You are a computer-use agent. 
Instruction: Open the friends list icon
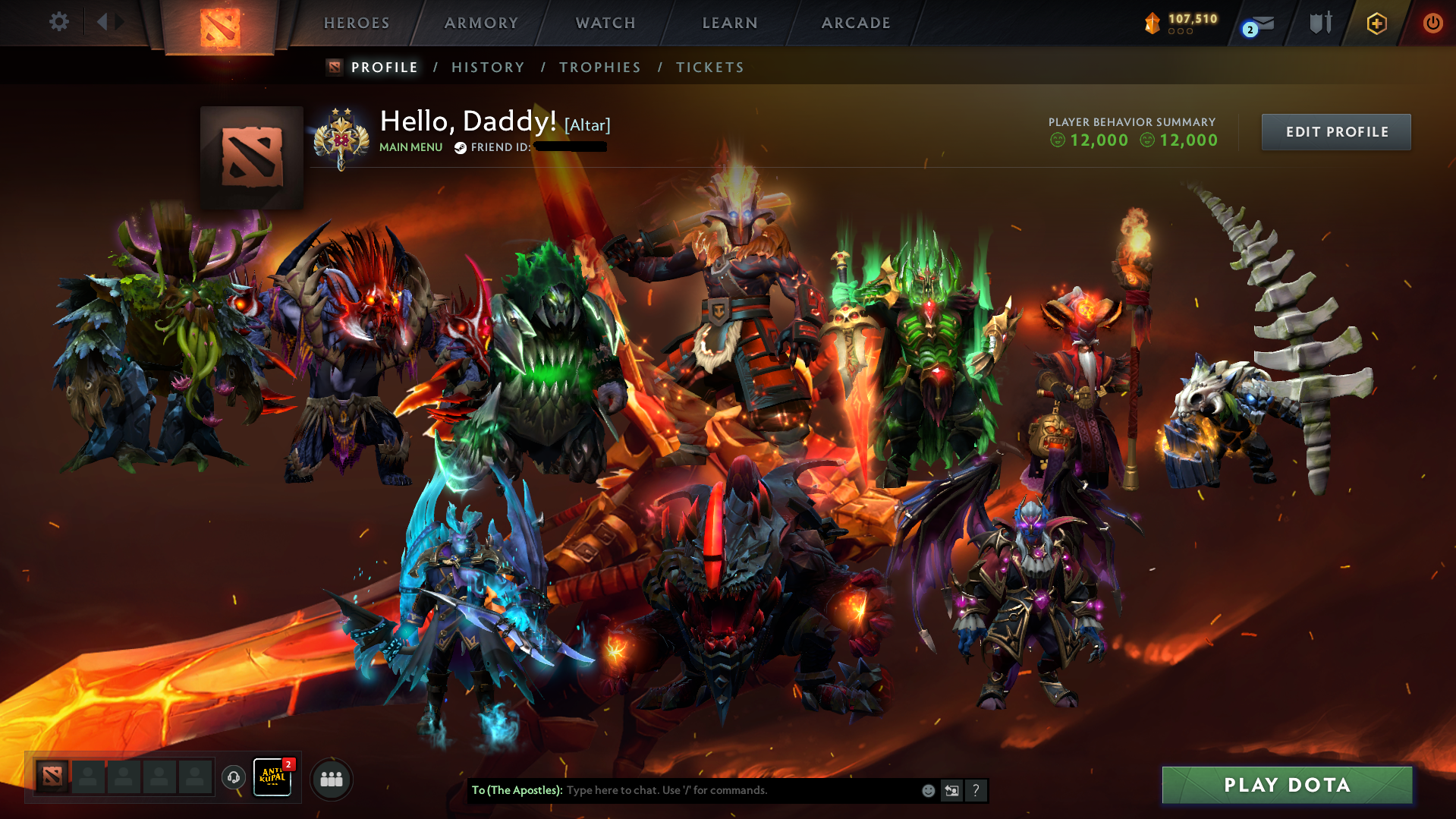pos(332,779)
